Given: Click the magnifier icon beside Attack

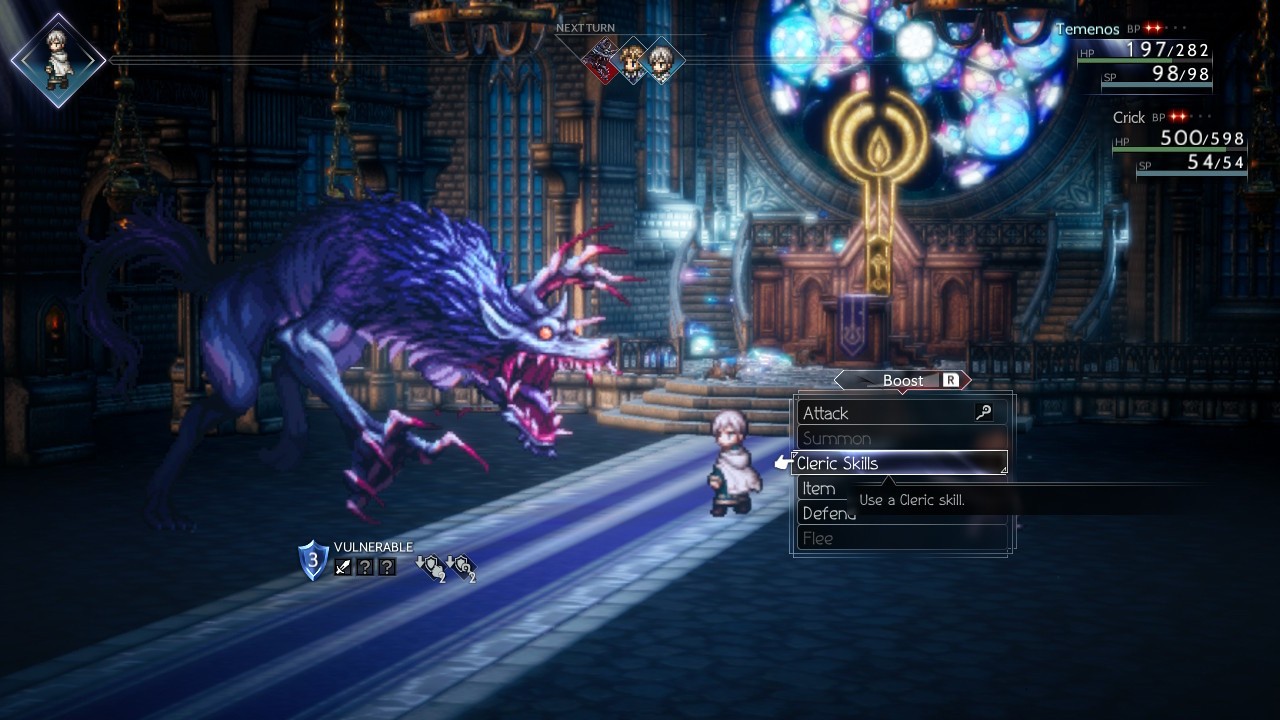Looking at the screenshot, I should coord(984,412).
